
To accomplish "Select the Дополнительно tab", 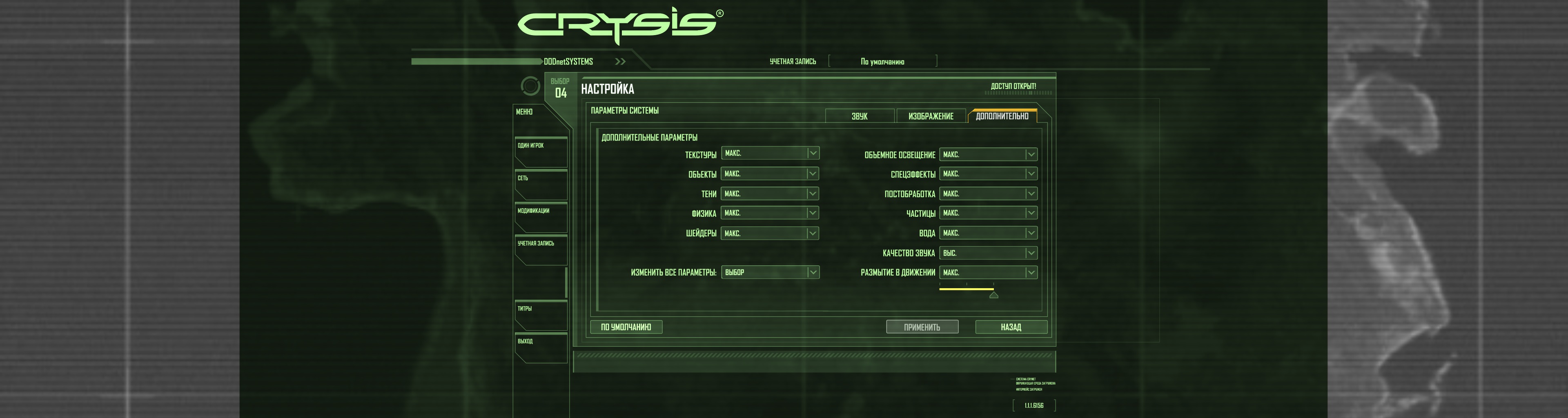I will point(1002,116).
